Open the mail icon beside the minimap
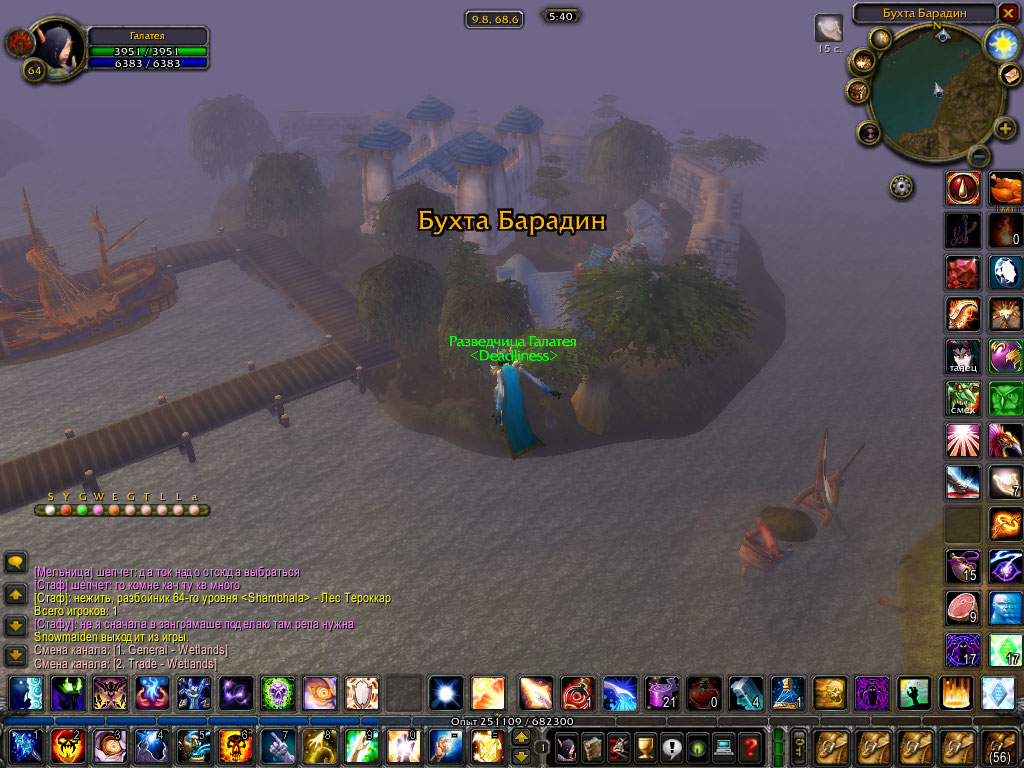The width and height of the screenshot is (1024, 768). pos(1012,76)
